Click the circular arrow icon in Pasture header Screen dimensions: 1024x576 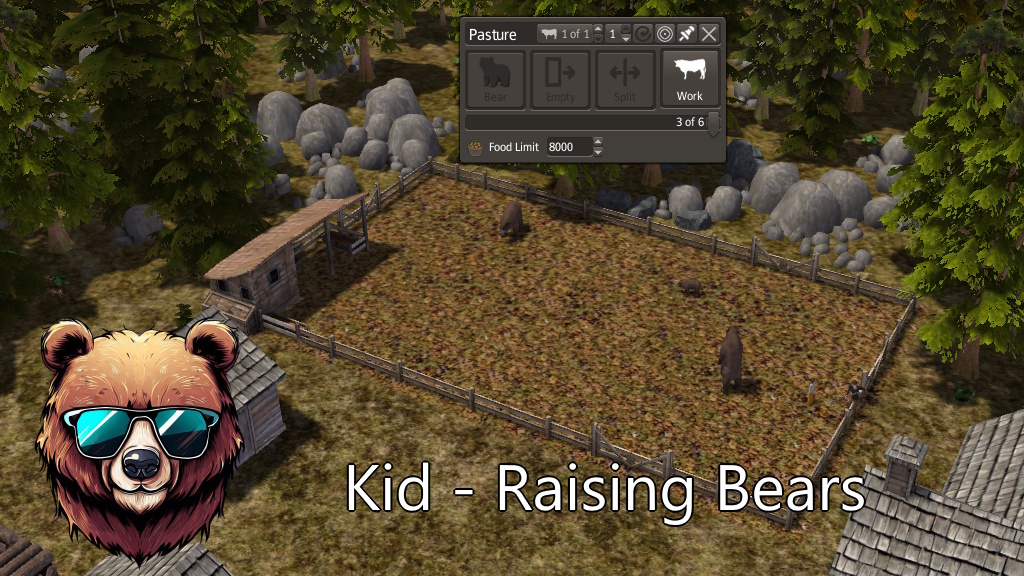(x=643, y=34)
